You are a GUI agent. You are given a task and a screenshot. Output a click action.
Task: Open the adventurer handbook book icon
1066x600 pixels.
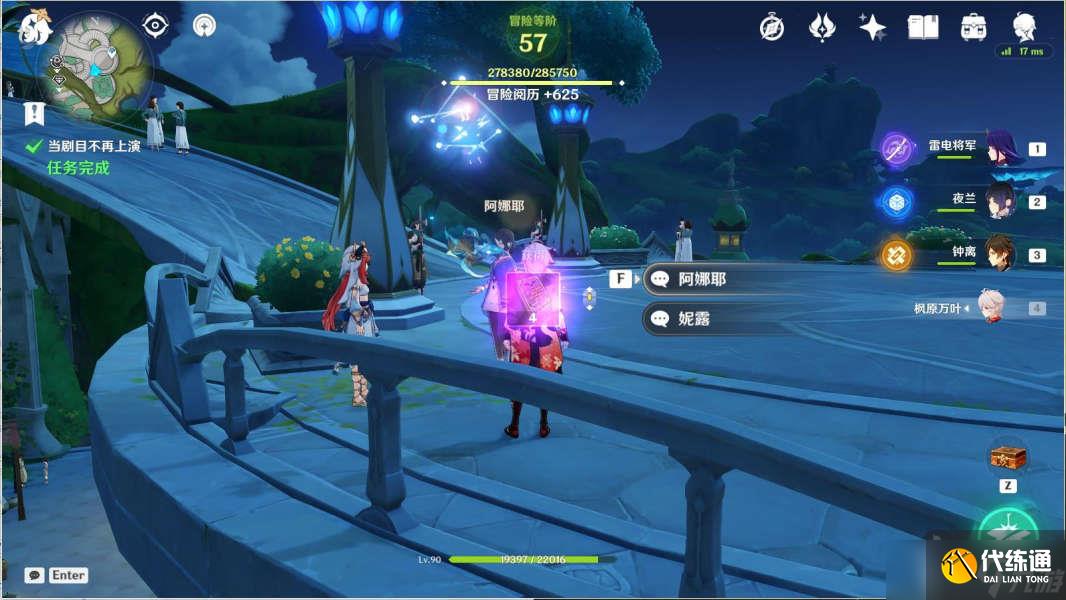[x=922, y=28]
